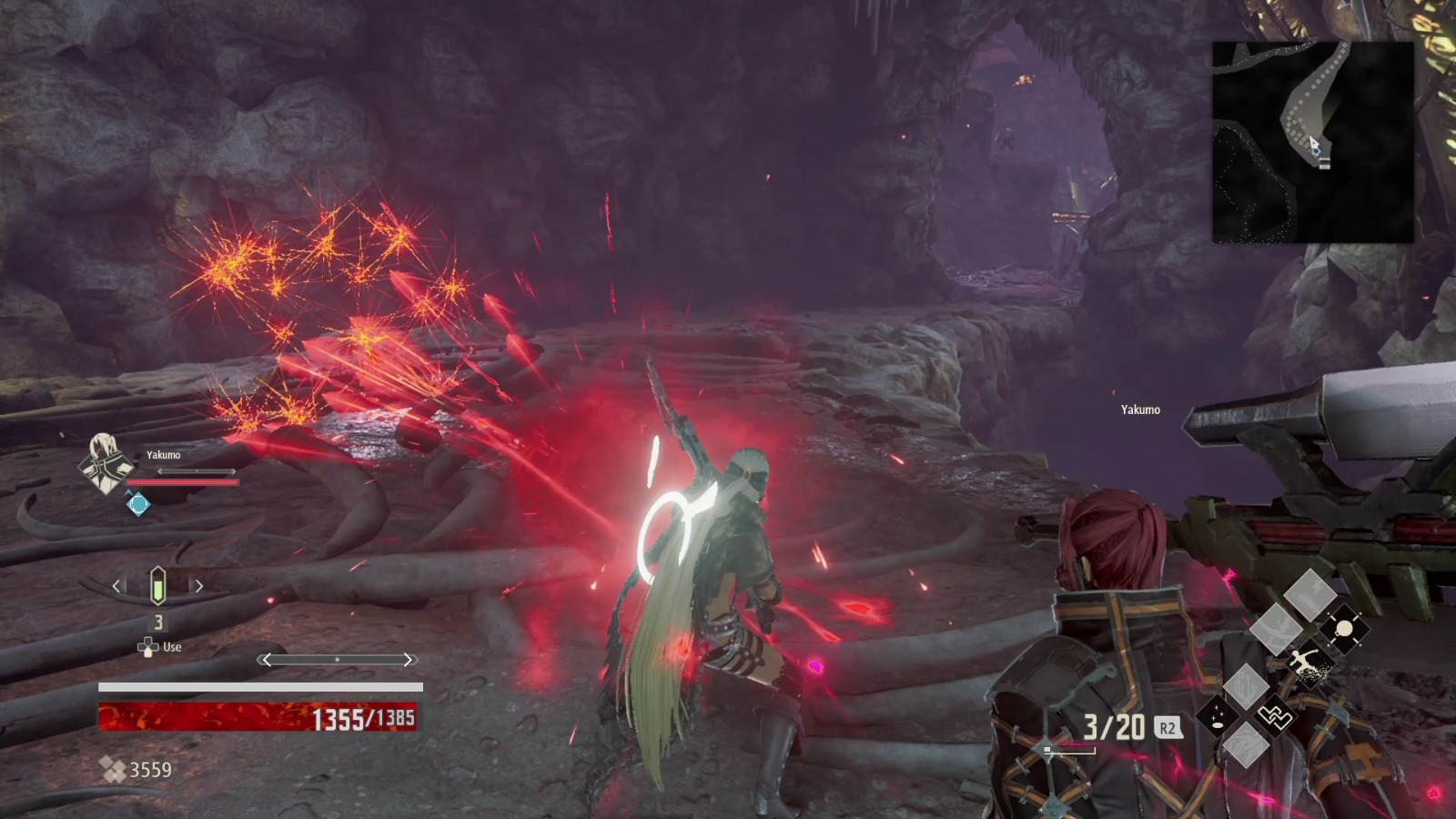
Task: Click Yakumo's red health bar
Action: [x=183, y=482]
